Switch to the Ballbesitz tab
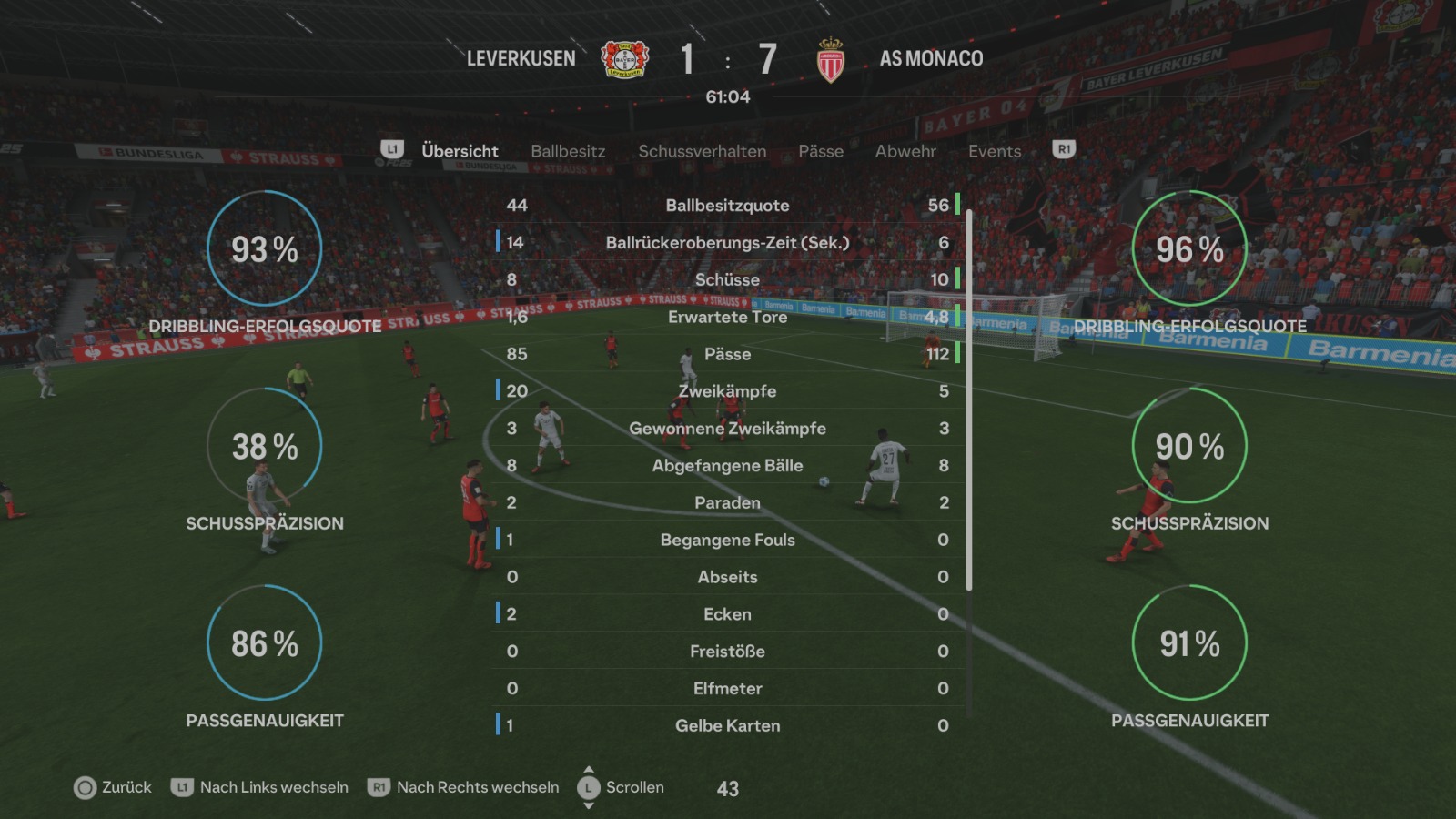Viewport: 1456px width, 819px height. click(x=568, y=151)
